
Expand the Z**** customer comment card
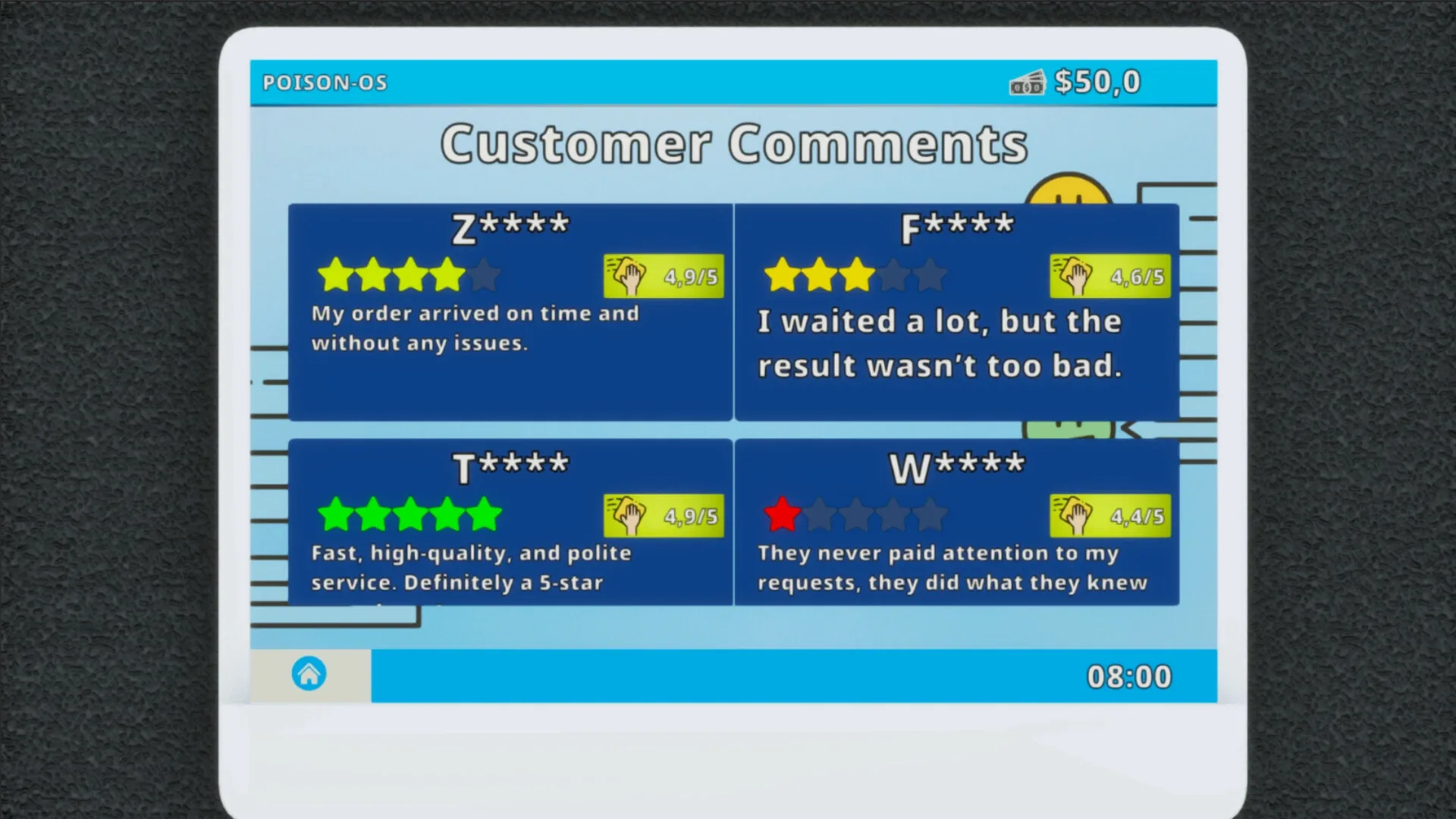click(x=510, y=311)
